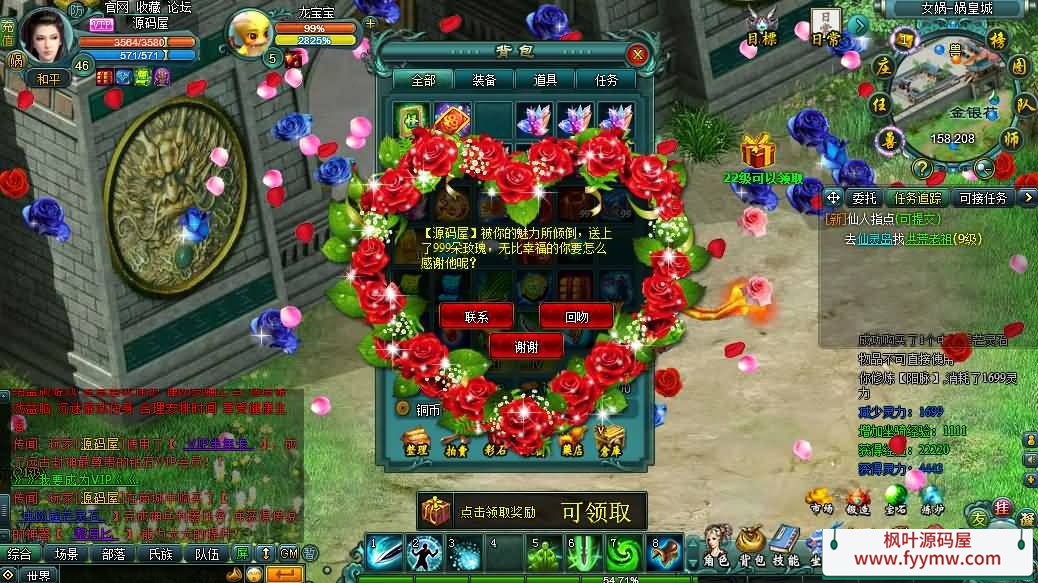Activate the green whirlwind skill in slot 7

(x=626, y=553)
